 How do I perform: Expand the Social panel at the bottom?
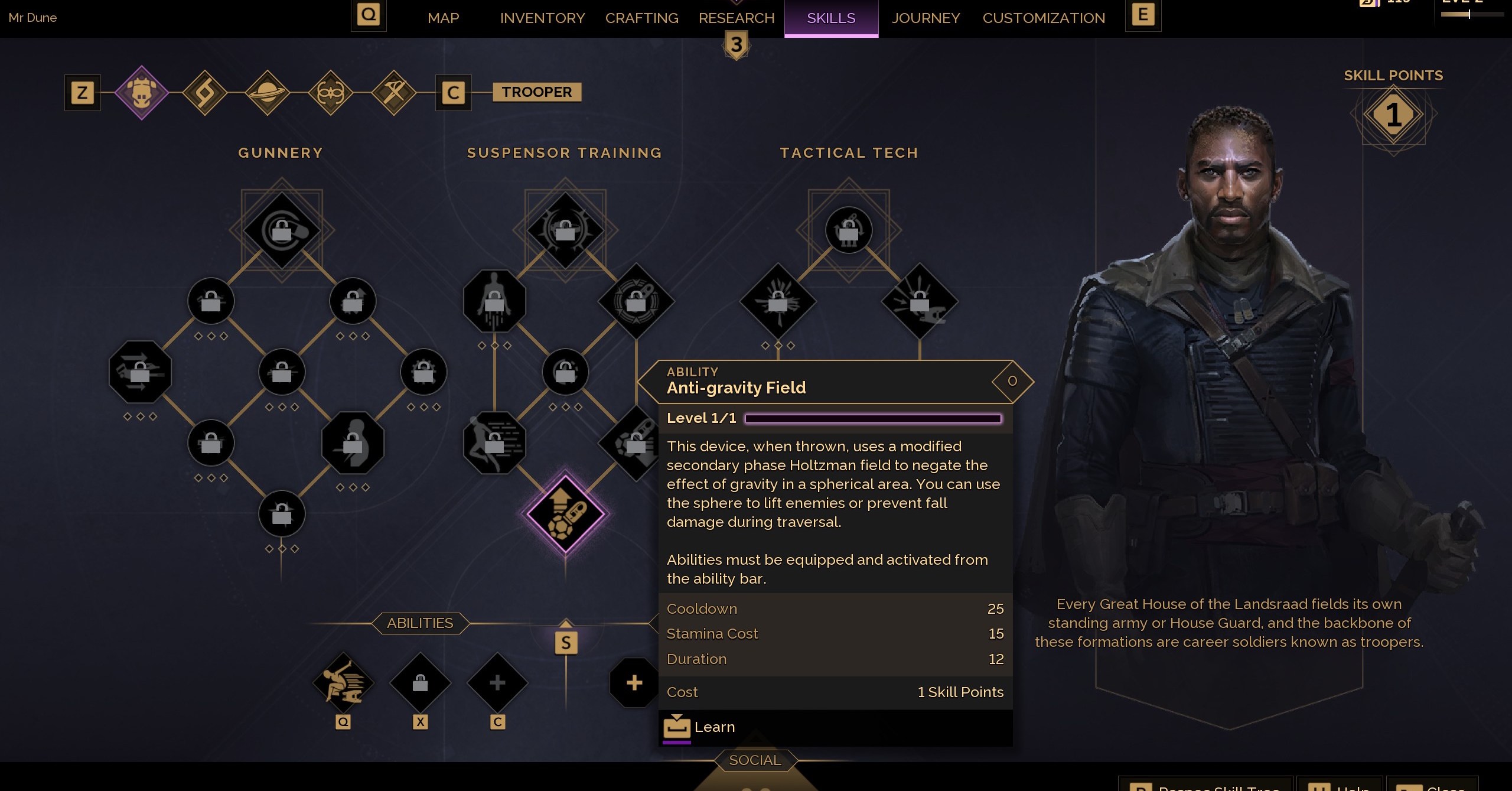tap(755, 760)
